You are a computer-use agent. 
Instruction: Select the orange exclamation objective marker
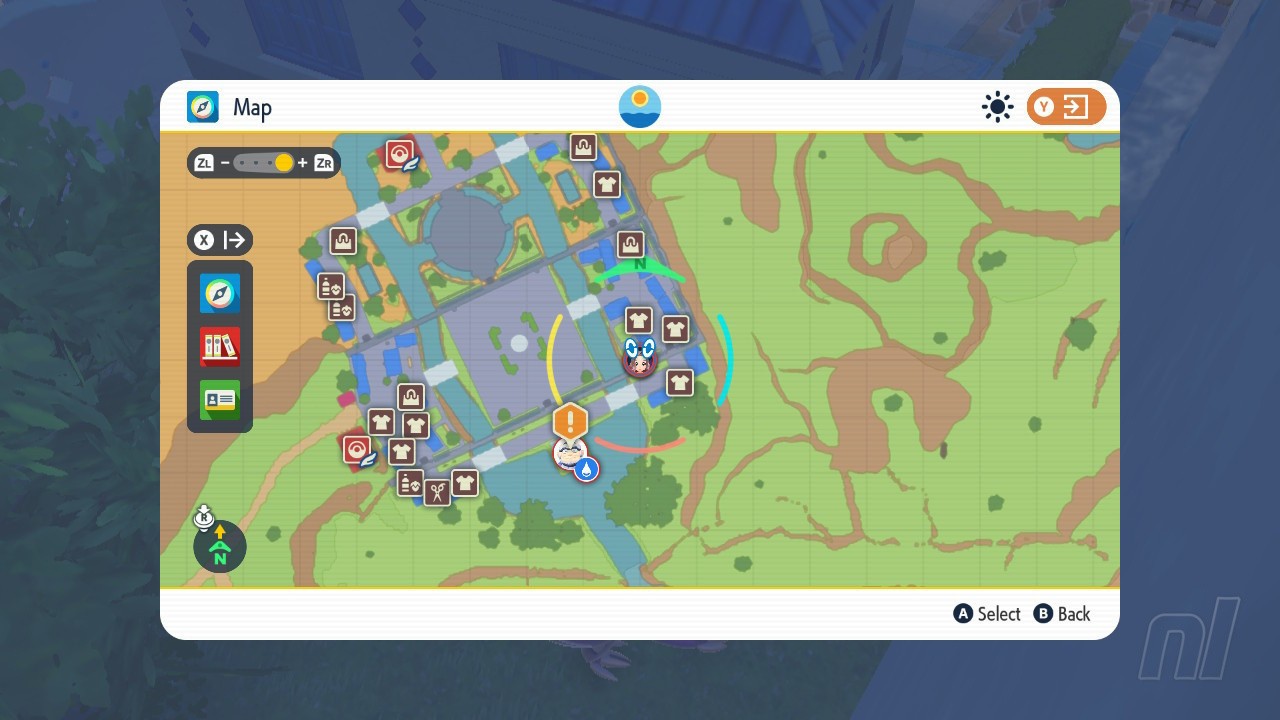point(570,420)
